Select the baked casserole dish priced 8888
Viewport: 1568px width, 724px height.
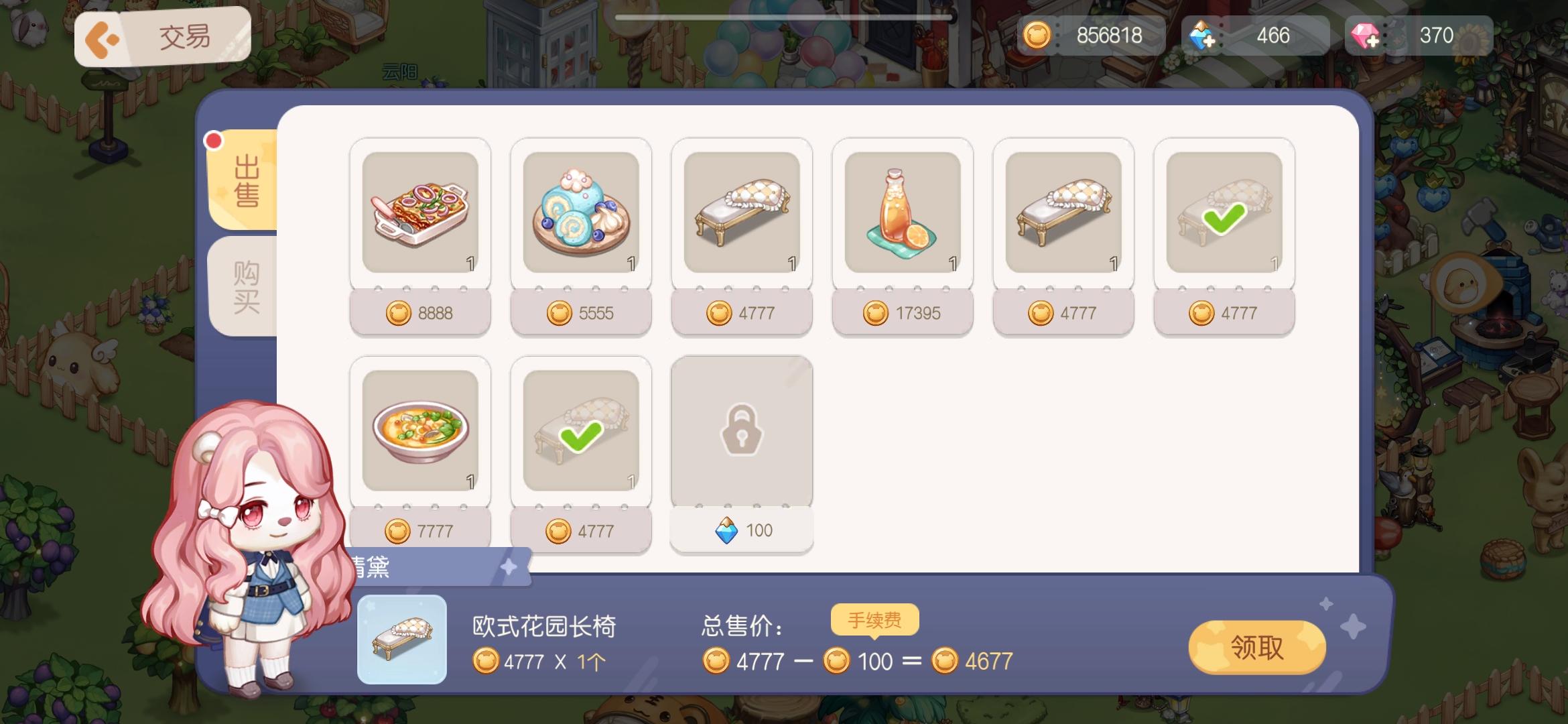(x=420, y=213)
